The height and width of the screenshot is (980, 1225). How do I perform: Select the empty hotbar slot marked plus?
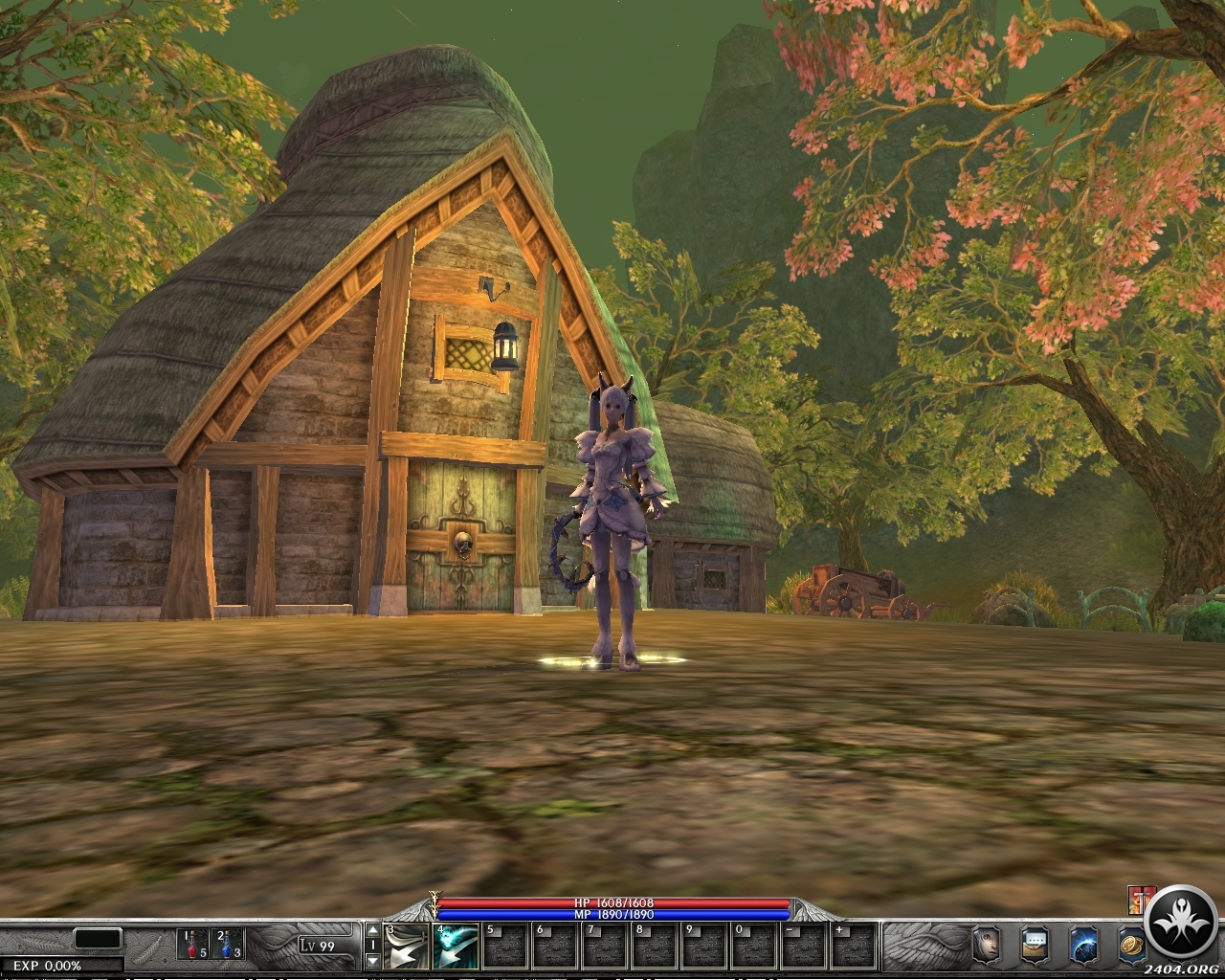point(854,947)
